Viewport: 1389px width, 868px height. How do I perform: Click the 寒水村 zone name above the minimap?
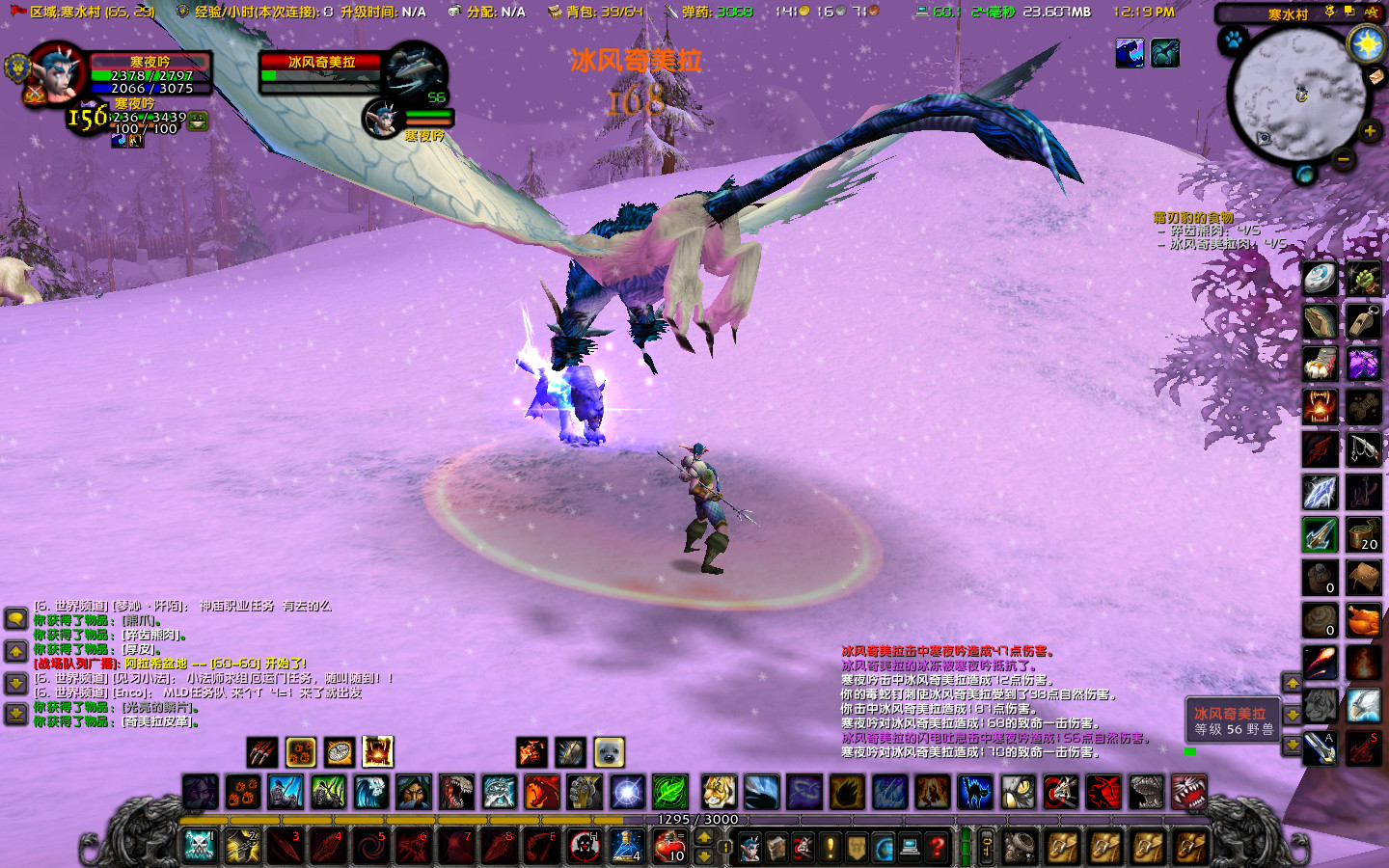1289,14
